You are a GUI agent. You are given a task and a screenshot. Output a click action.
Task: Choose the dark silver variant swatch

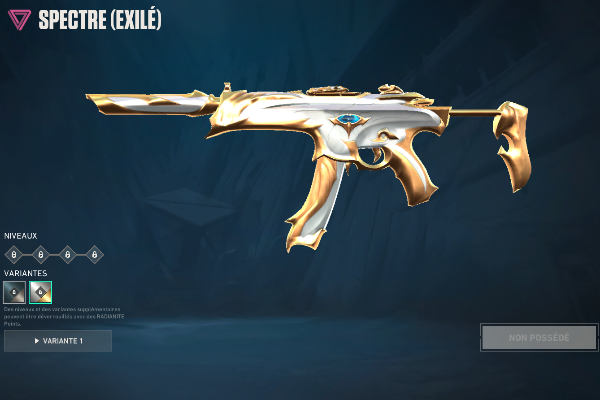coord(15,292)
